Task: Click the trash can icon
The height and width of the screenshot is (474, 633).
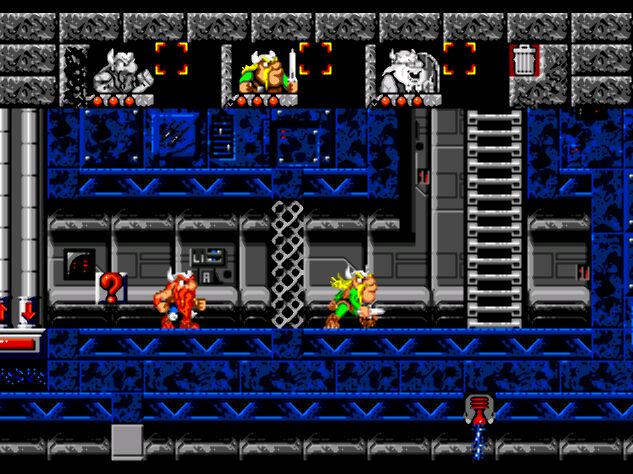Action: (524, 61)
